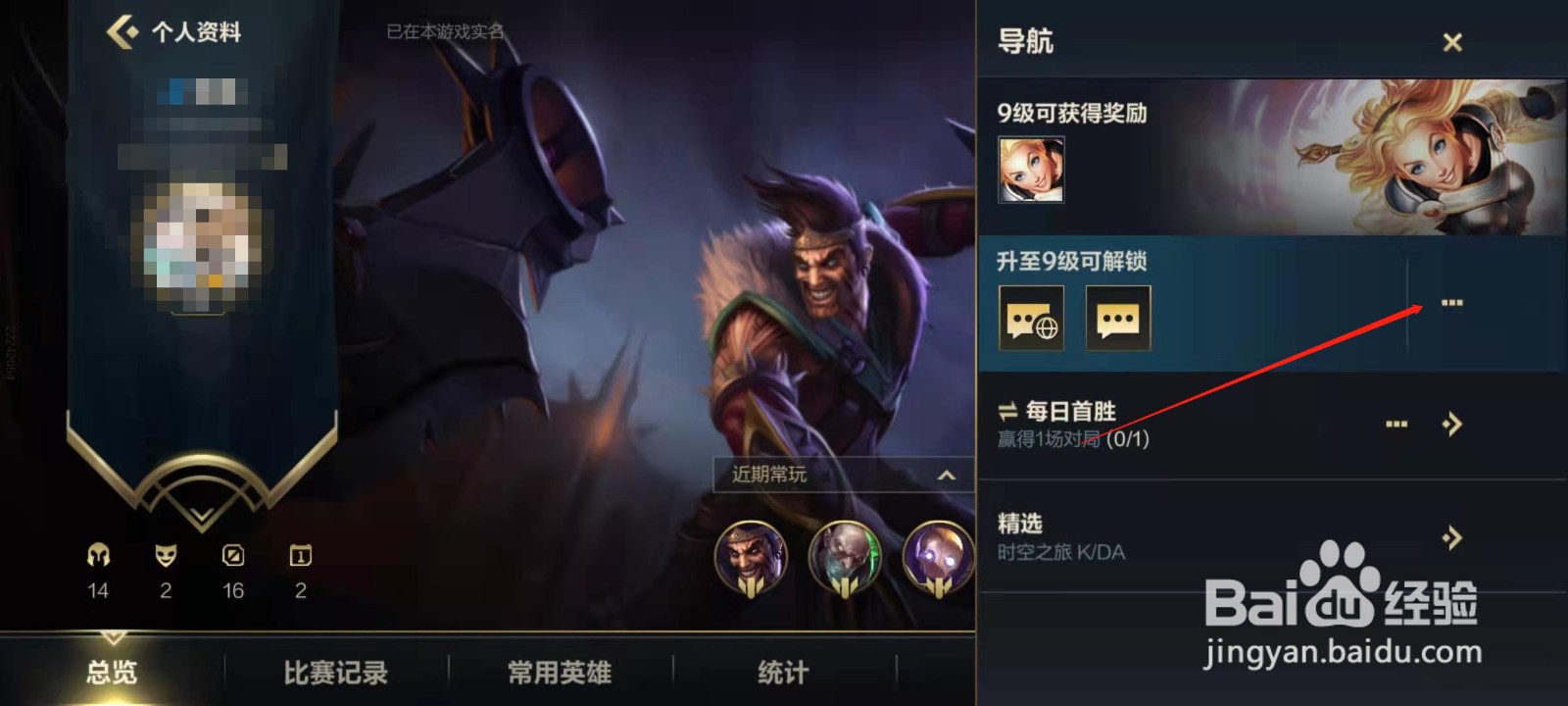Click the arrow button next to 每日首胜
Screen dimensions: 1568x706
[x=1451, y=424]
